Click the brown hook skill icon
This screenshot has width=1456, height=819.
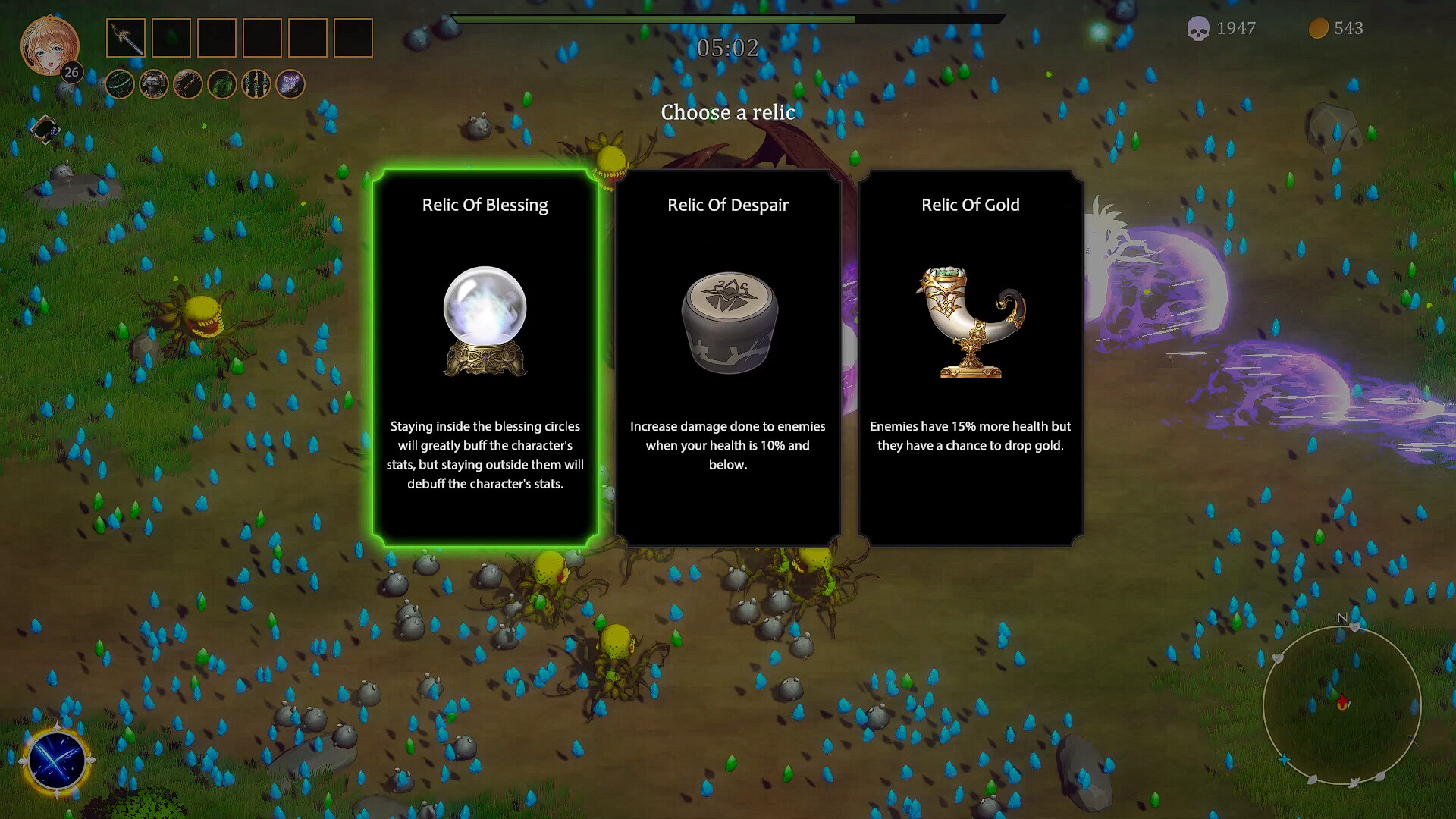coord(190,85)
